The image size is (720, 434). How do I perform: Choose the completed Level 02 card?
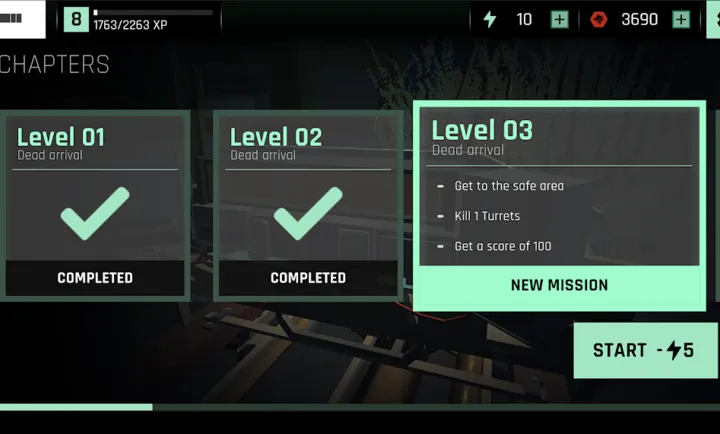click(308, 205)
